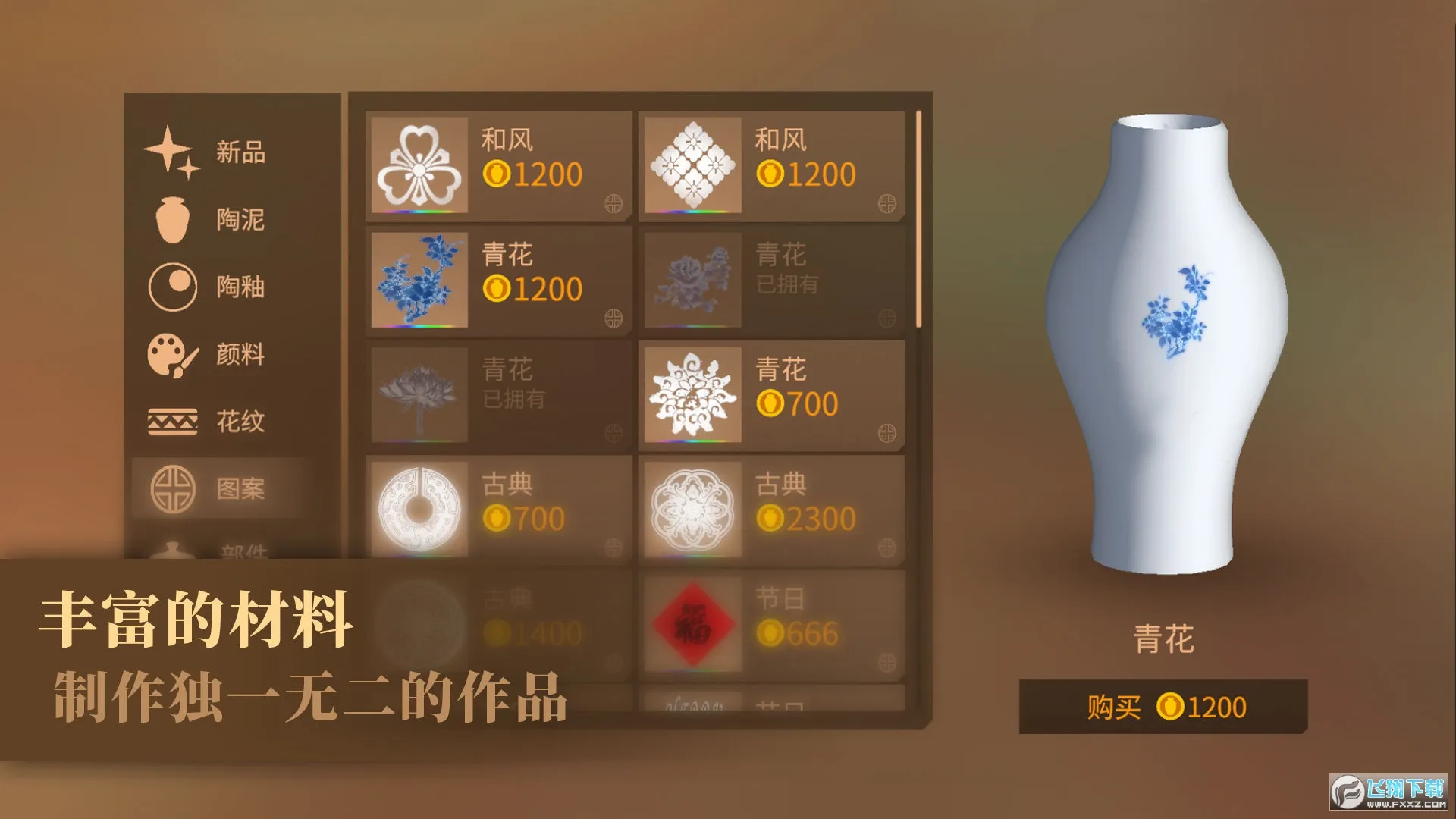Select the owned peony 青花 pattern
The height and width of the screenshot is (819, 1456).
(695, 279)
